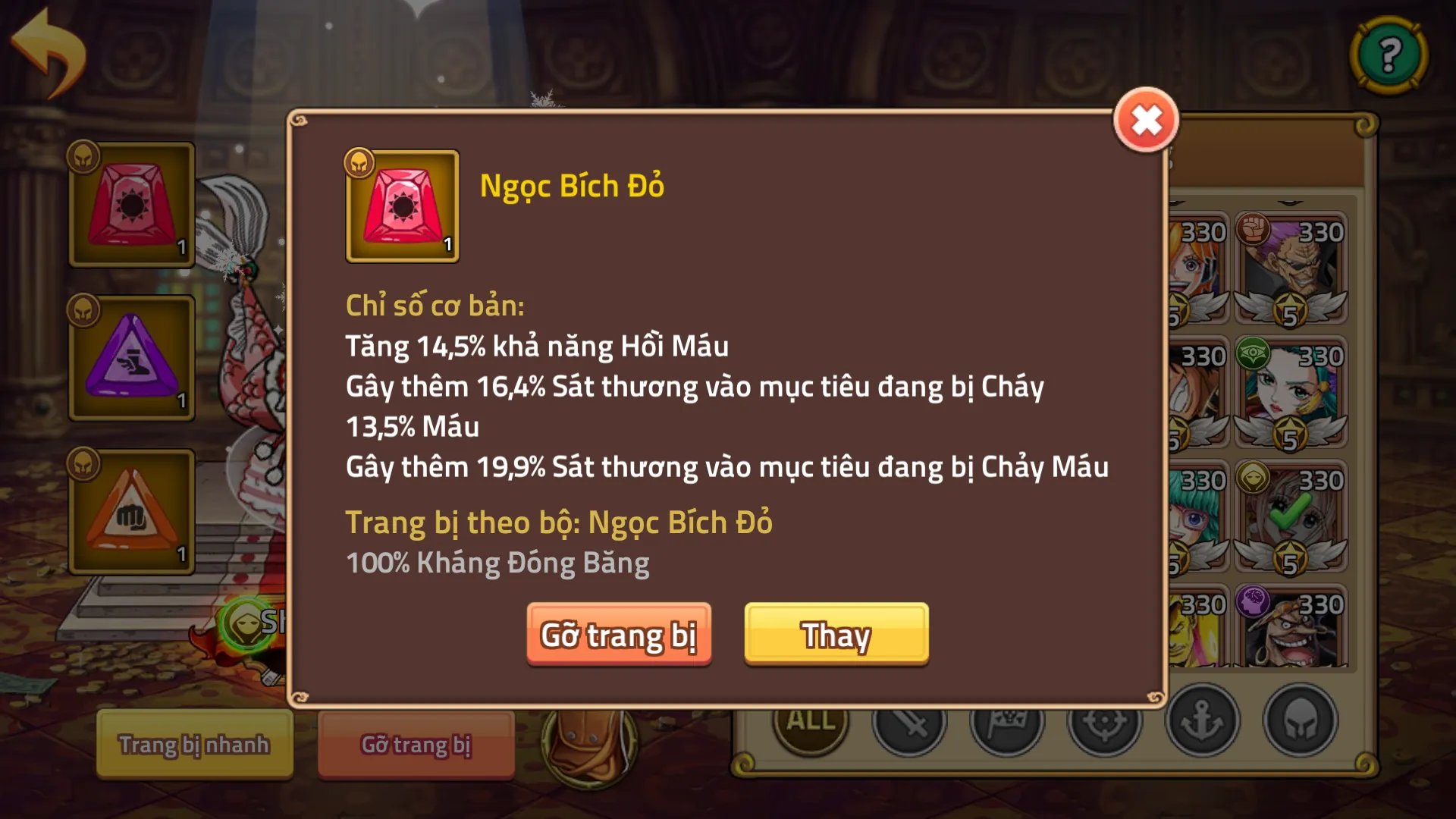
Task: Open the help question mark panel
Action: (1388, 52)
